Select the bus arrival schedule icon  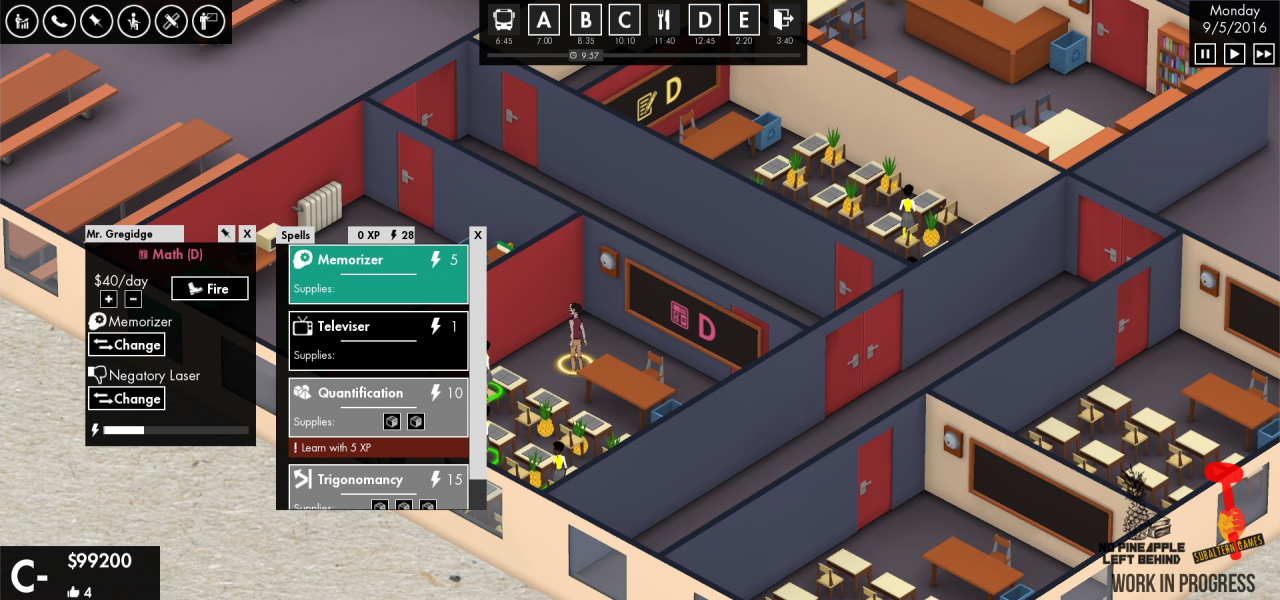[x=504, y=20]
